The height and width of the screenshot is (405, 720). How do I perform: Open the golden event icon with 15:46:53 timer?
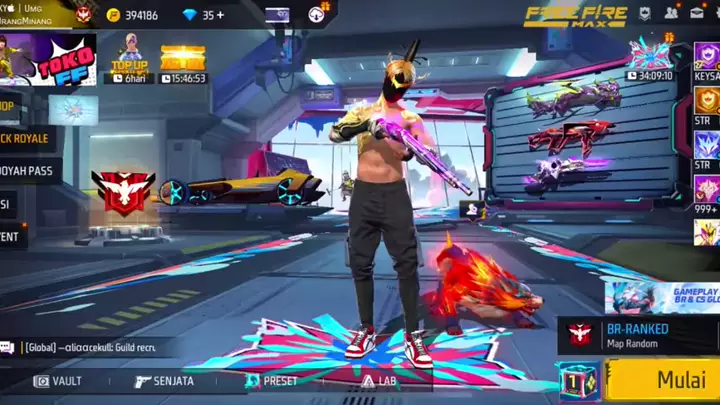[x=183, y=61]
